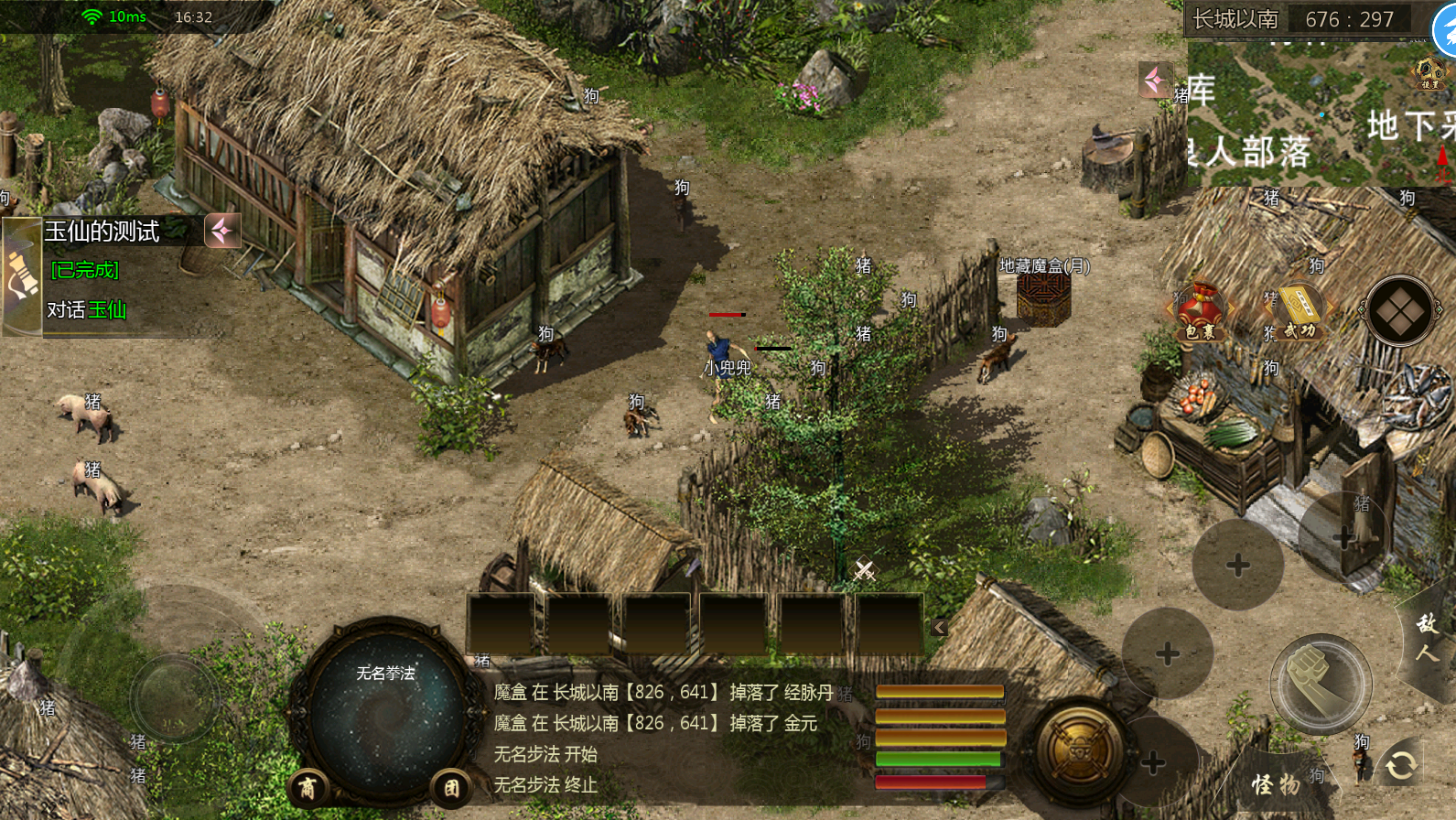Tap the golden round emblem button
Viewport: 1456px width, 820px height.
[x=1080, y=750]
